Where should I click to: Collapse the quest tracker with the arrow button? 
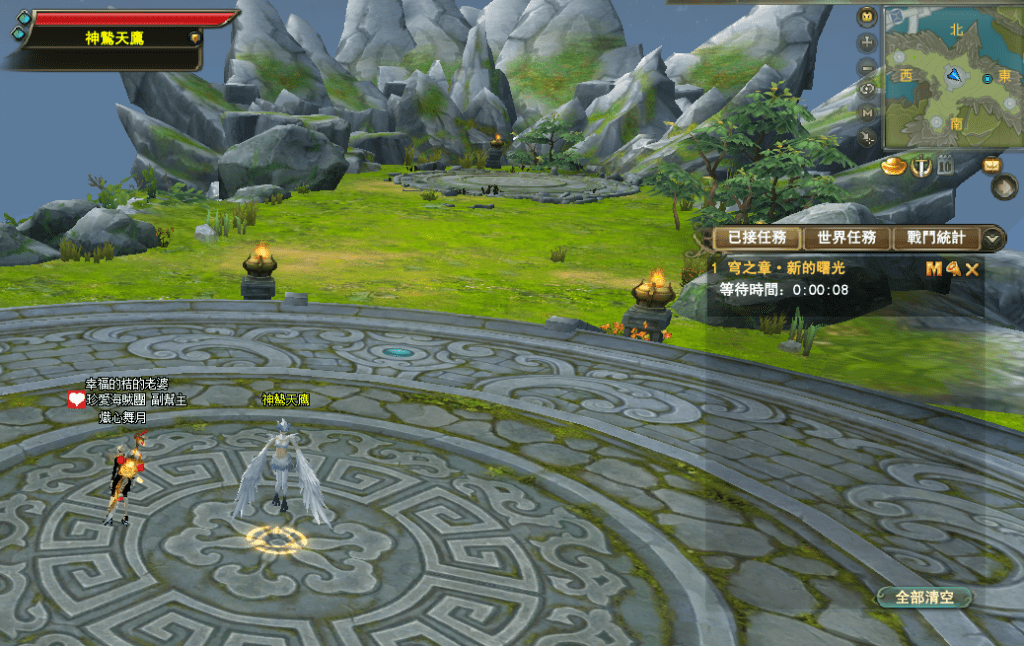click(x=993, y=238)
